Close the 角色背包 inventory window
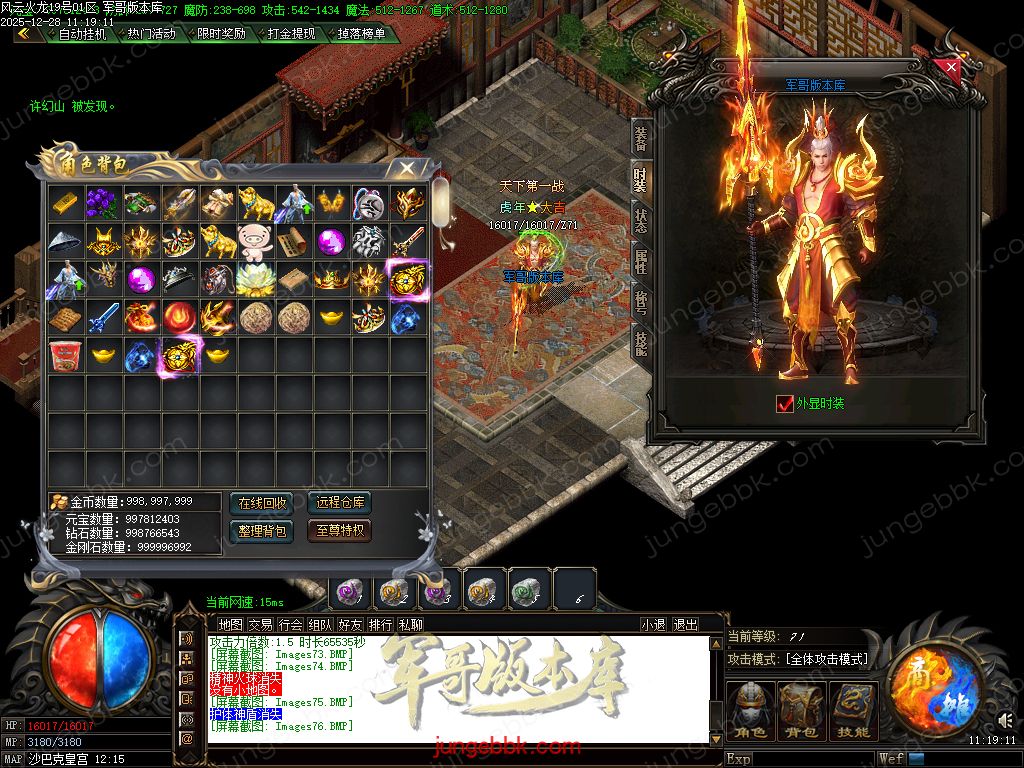Screen dimensions: 1024x768 click(x=407, y=168)
